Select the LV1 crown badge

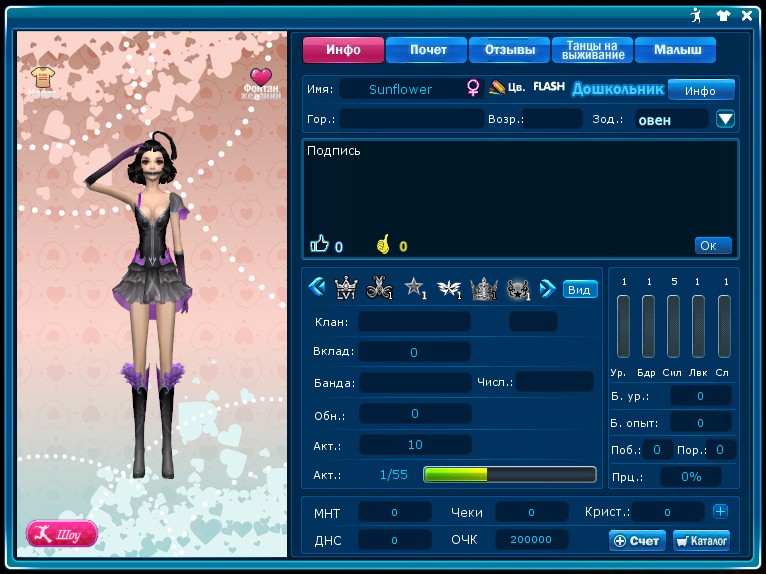tap(346, 288)
